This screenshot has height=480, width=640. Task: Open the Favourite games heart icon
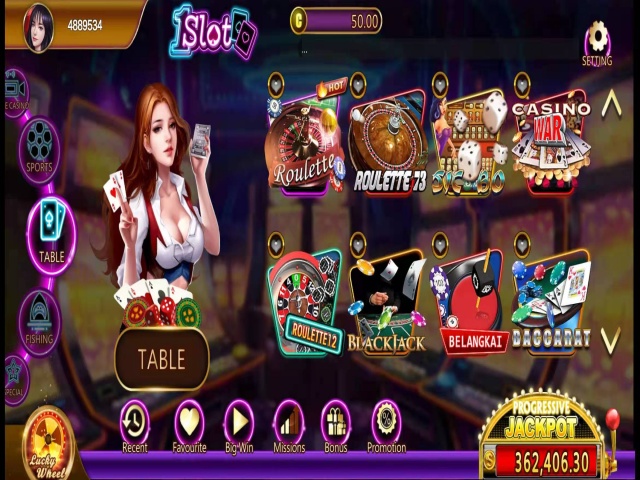pyautogui.click(x=189, y=424)
